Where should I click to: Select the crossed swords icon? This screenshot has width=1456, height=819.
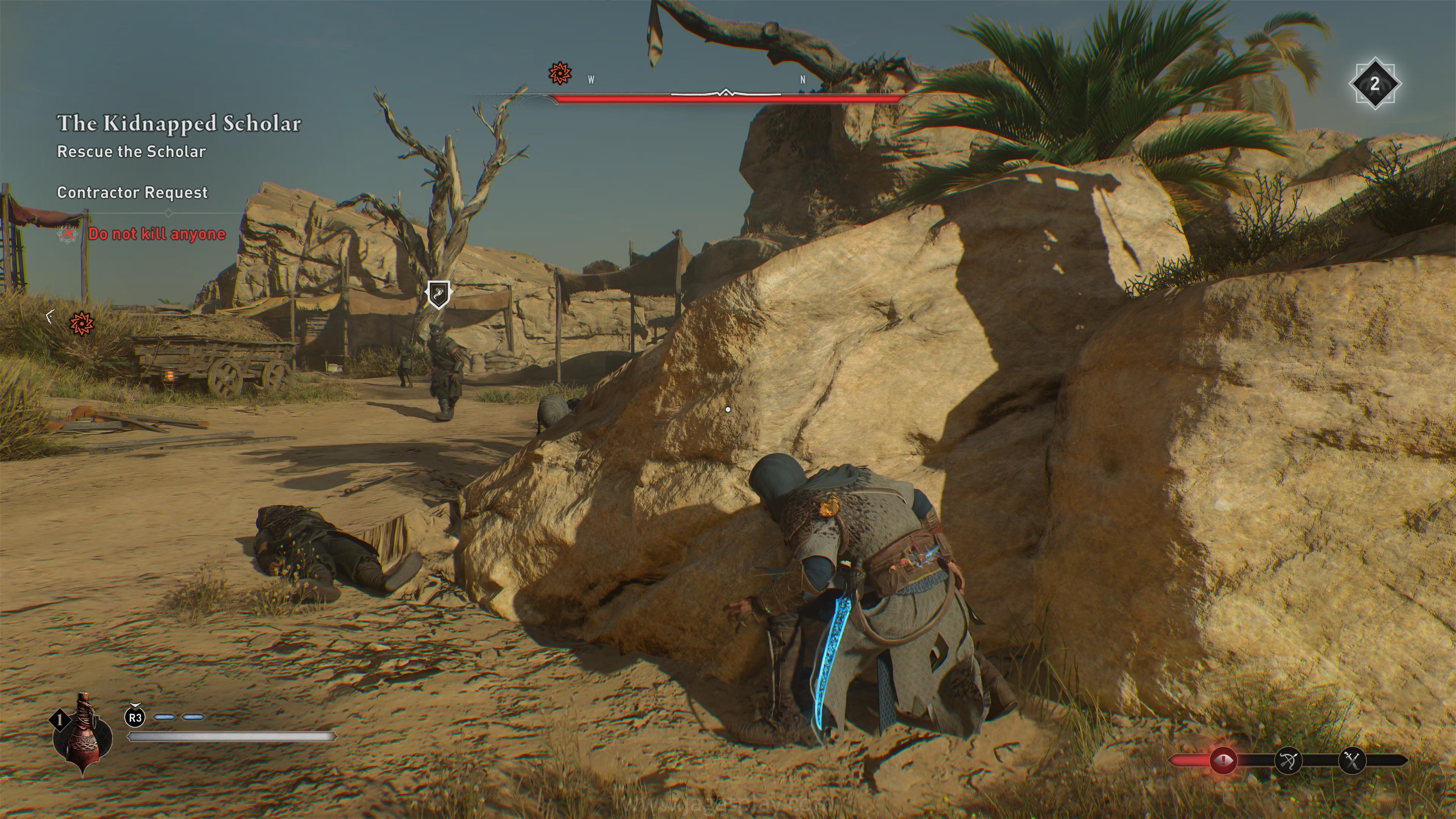pos(1352,761)
